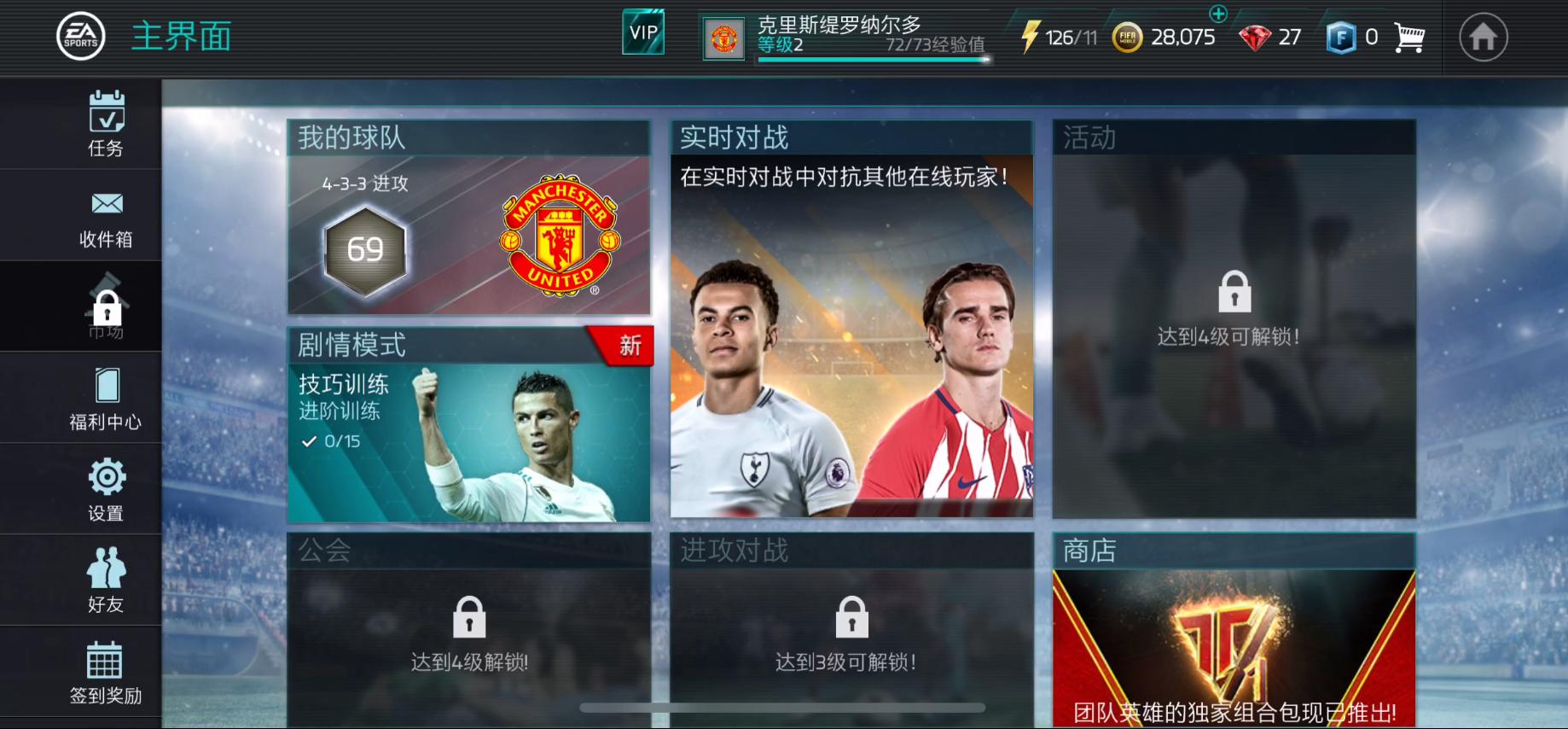Tap the locked 公会 guild panel
1568x729 pixels.
pos(467,623)
